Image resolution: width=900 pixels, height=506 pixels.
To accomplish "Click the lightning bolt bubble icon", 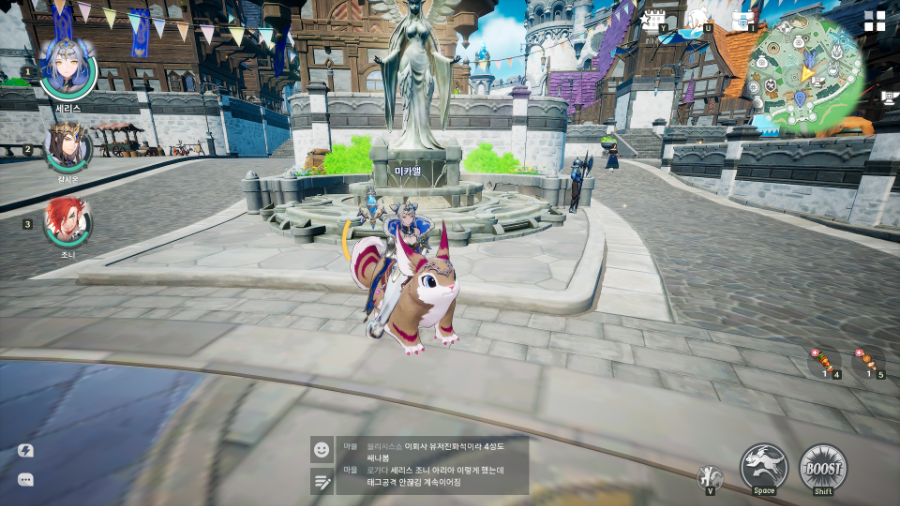I will [x=26, y=450].
